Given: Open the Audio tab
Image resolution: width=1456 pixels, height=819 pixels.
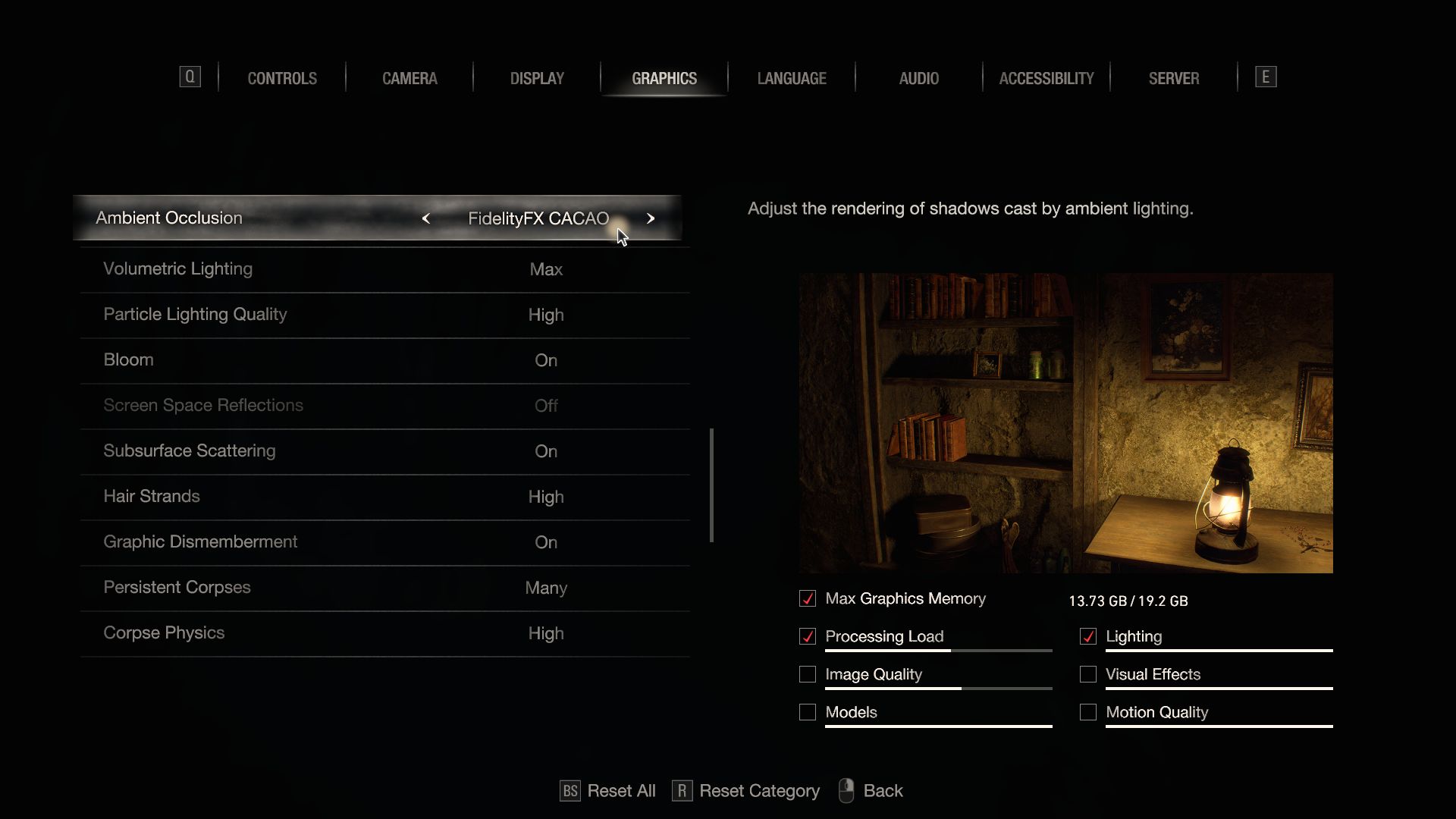Looking at the screenshot, I should pyautogui.click(x=919, y=78).
